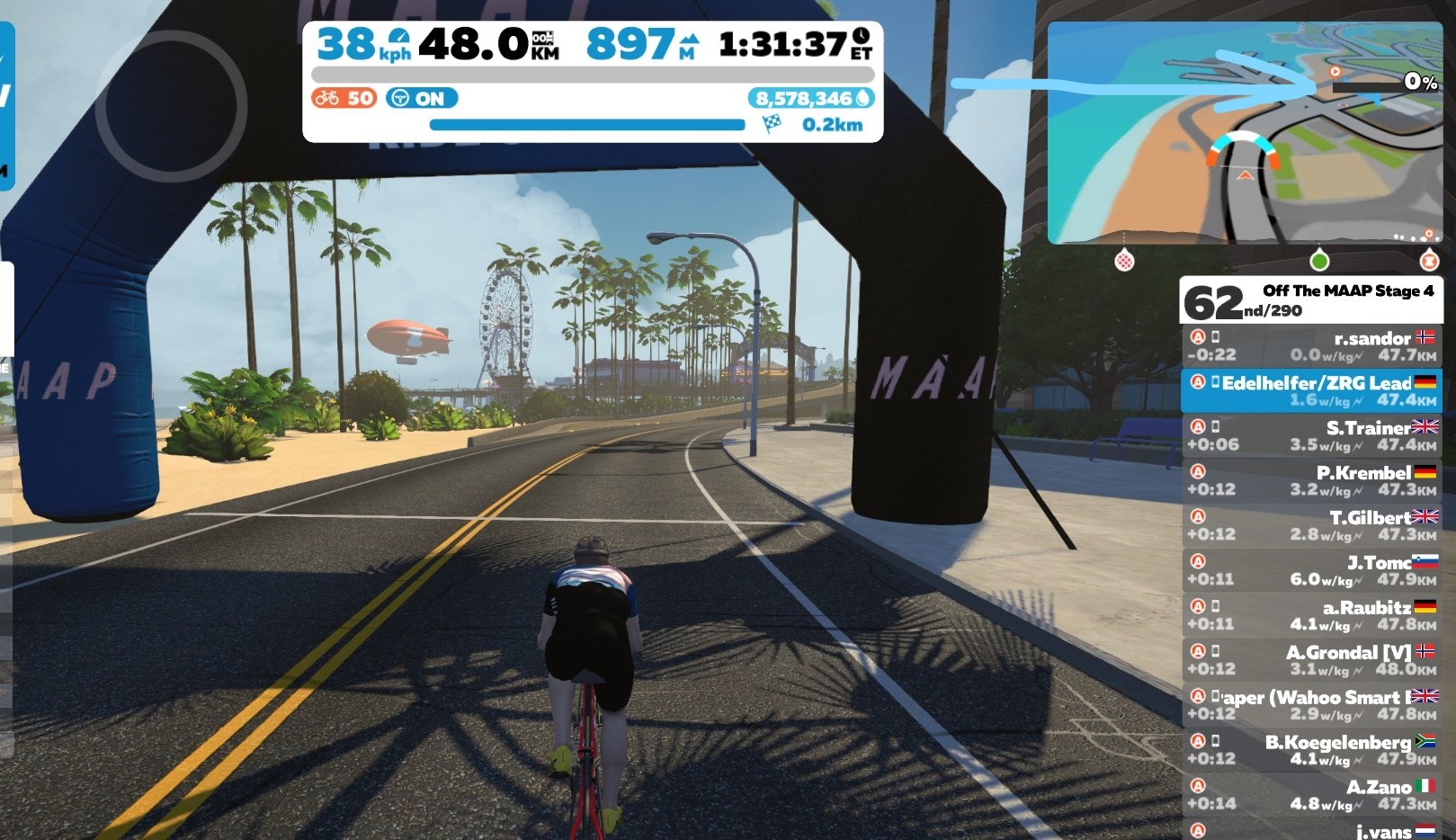
Task: Select the polka-dot KOM marker below minimap
Action: click(x=1124, y=261)
